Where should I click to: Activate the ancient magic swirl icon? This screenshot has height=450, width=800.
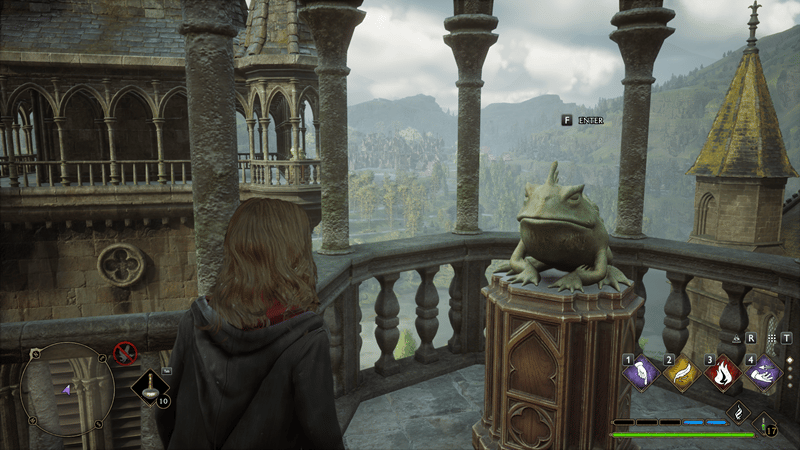[x=739, y=411]
